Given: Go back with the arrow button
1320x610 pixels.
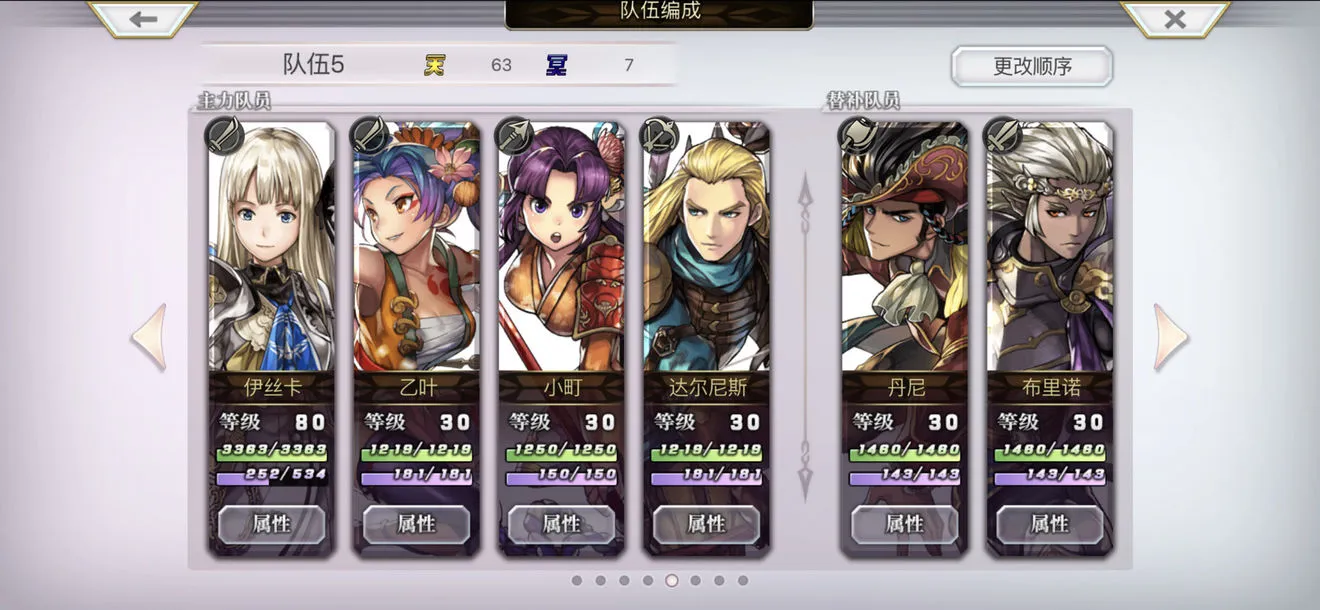Looking at the screenshot, I should 143,19.
